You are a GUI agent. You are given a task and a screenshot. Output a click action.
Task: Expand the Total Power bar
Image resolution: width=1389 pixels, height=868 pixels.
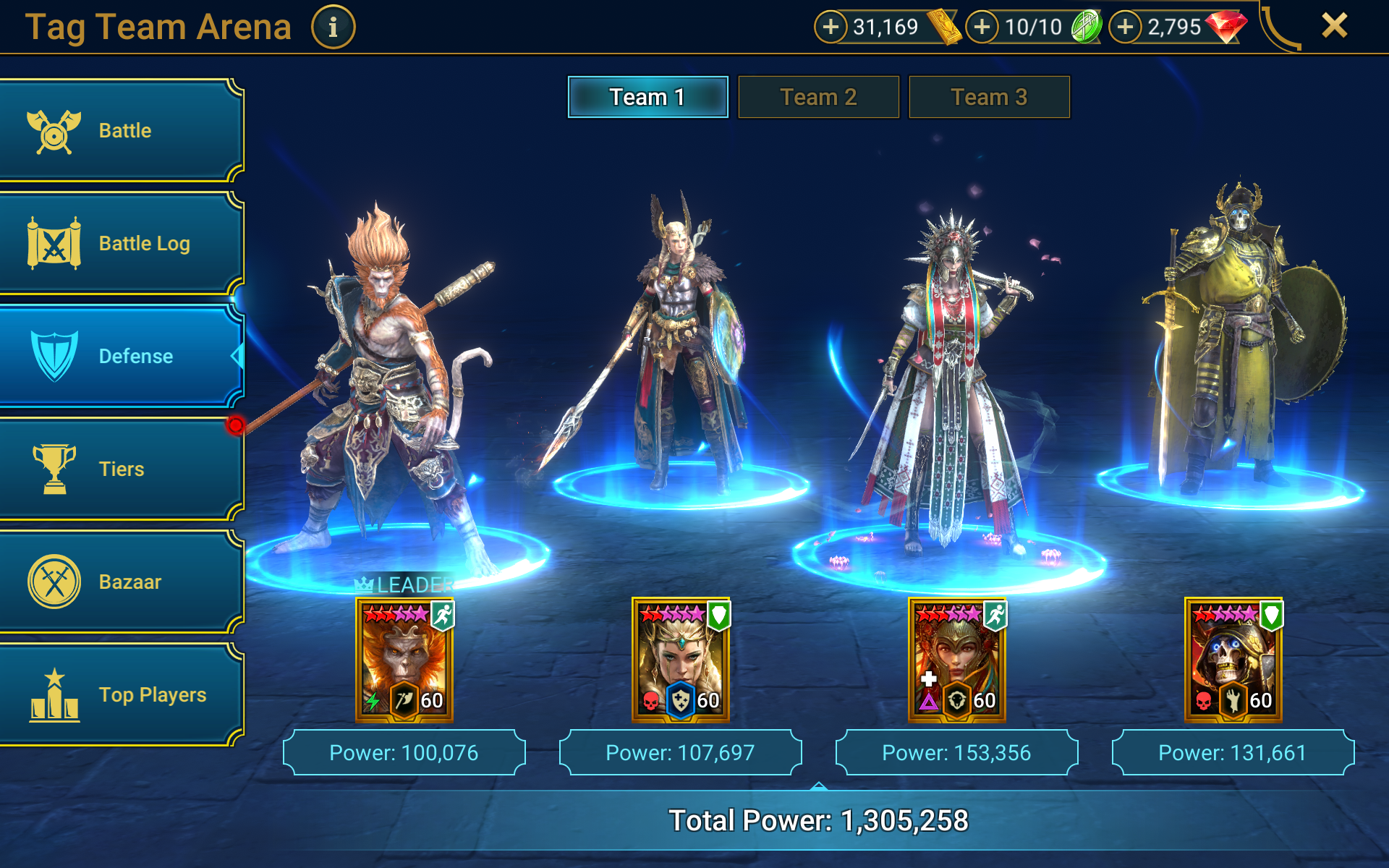(x=818, y=819)
